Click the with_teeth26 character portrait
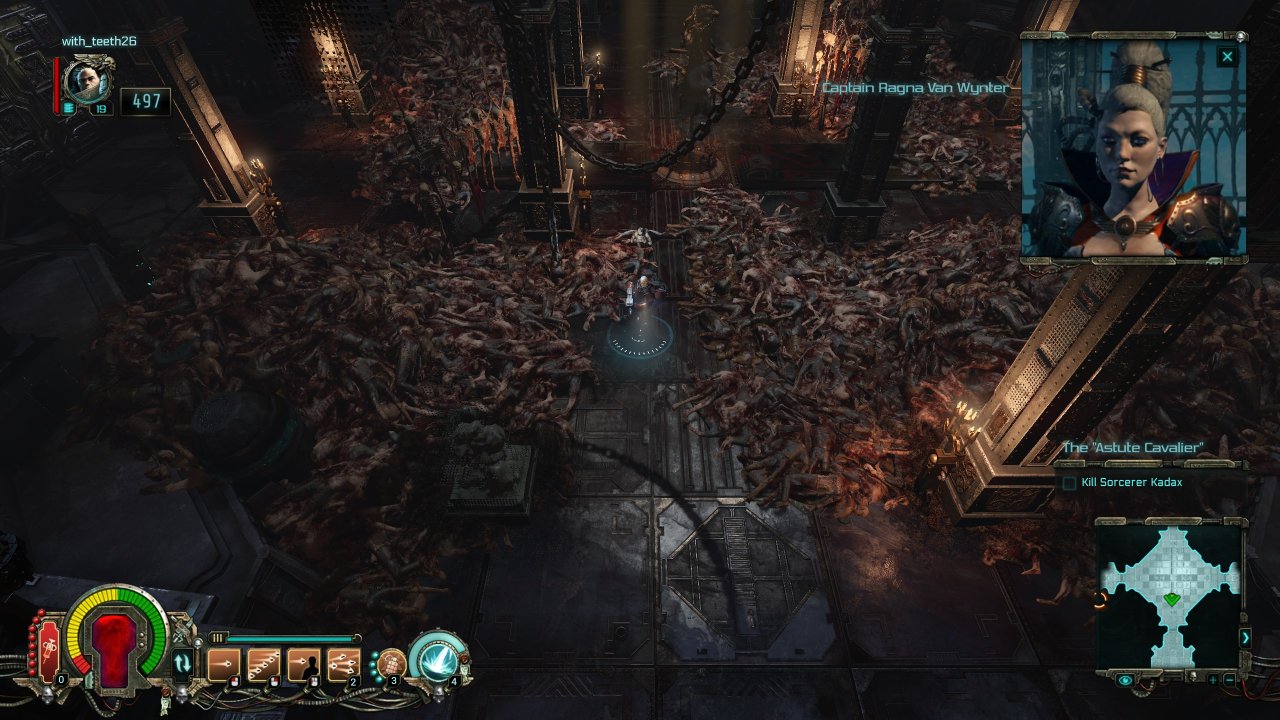This screenshot has width=1280, height=720. (89, 82)
